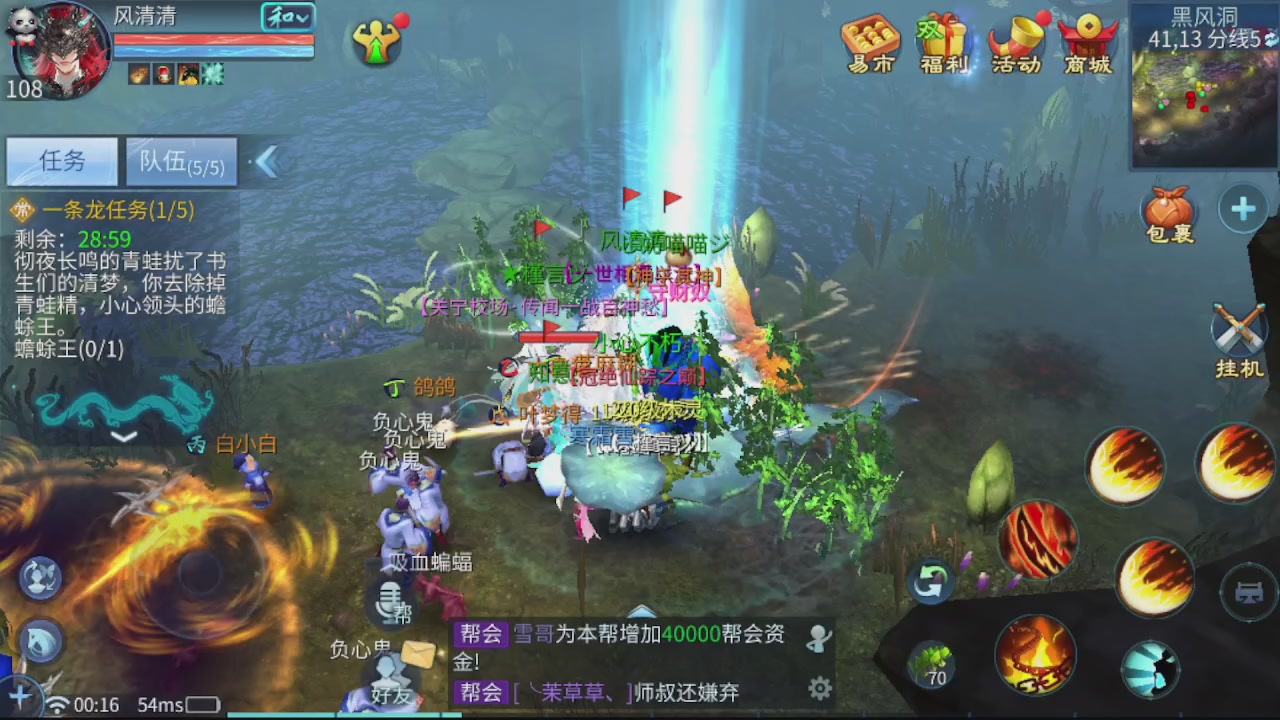Switch to the 队伍(5/5) team tab
This screenshot has height=720, width=1280.
click(x=180, y=162)
